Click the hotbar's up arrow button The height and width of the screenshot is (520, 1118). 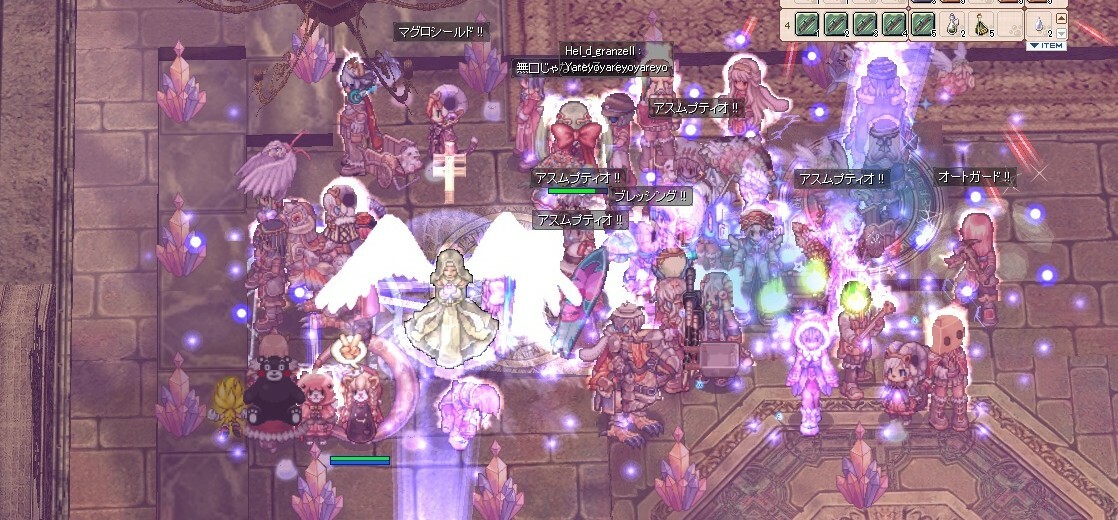pos(1061,18)
